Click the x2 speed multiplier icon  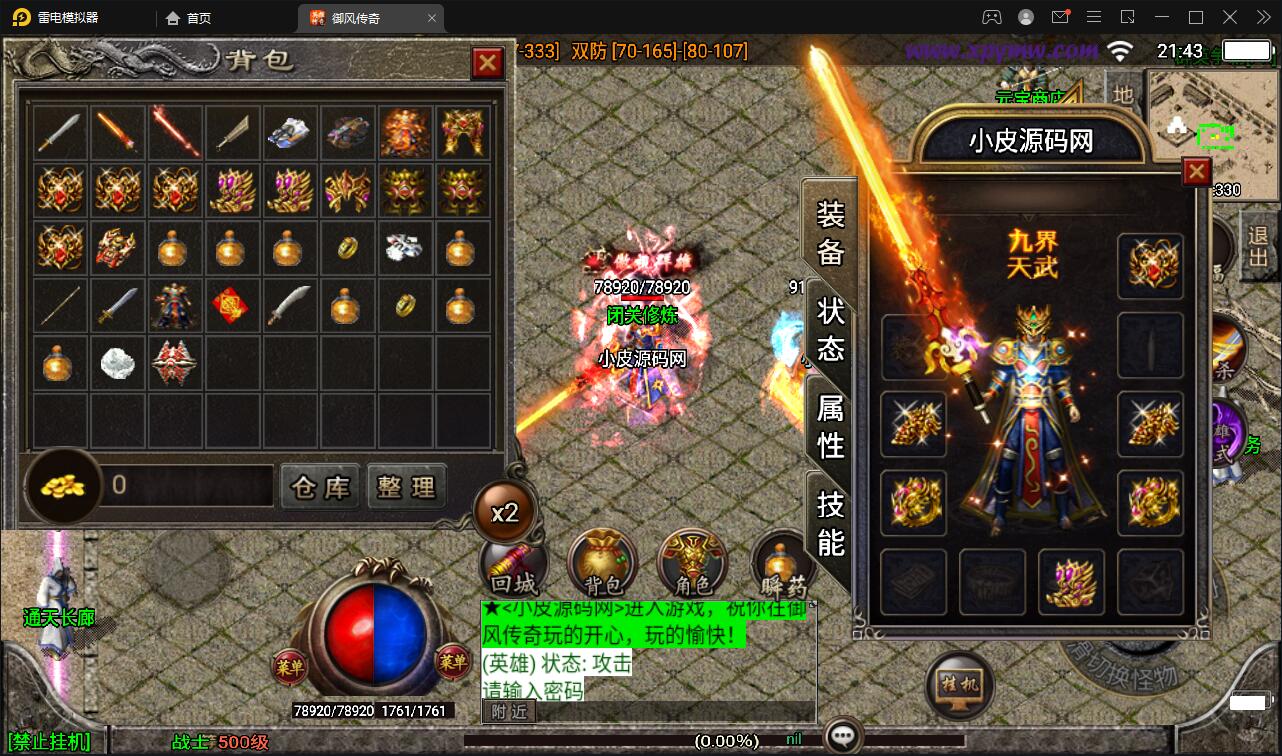tap(505, 510)
